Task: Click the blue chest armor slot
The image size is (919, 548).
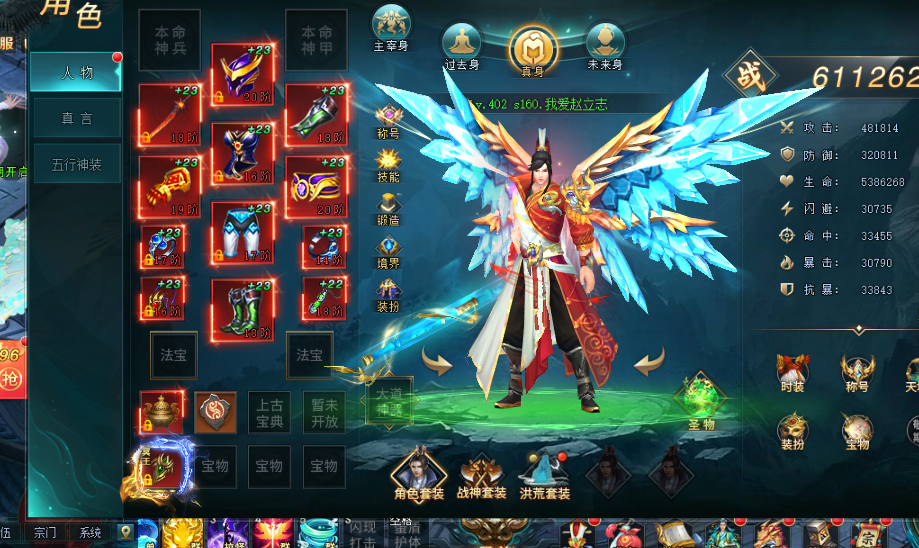Action: click(243, 153)
